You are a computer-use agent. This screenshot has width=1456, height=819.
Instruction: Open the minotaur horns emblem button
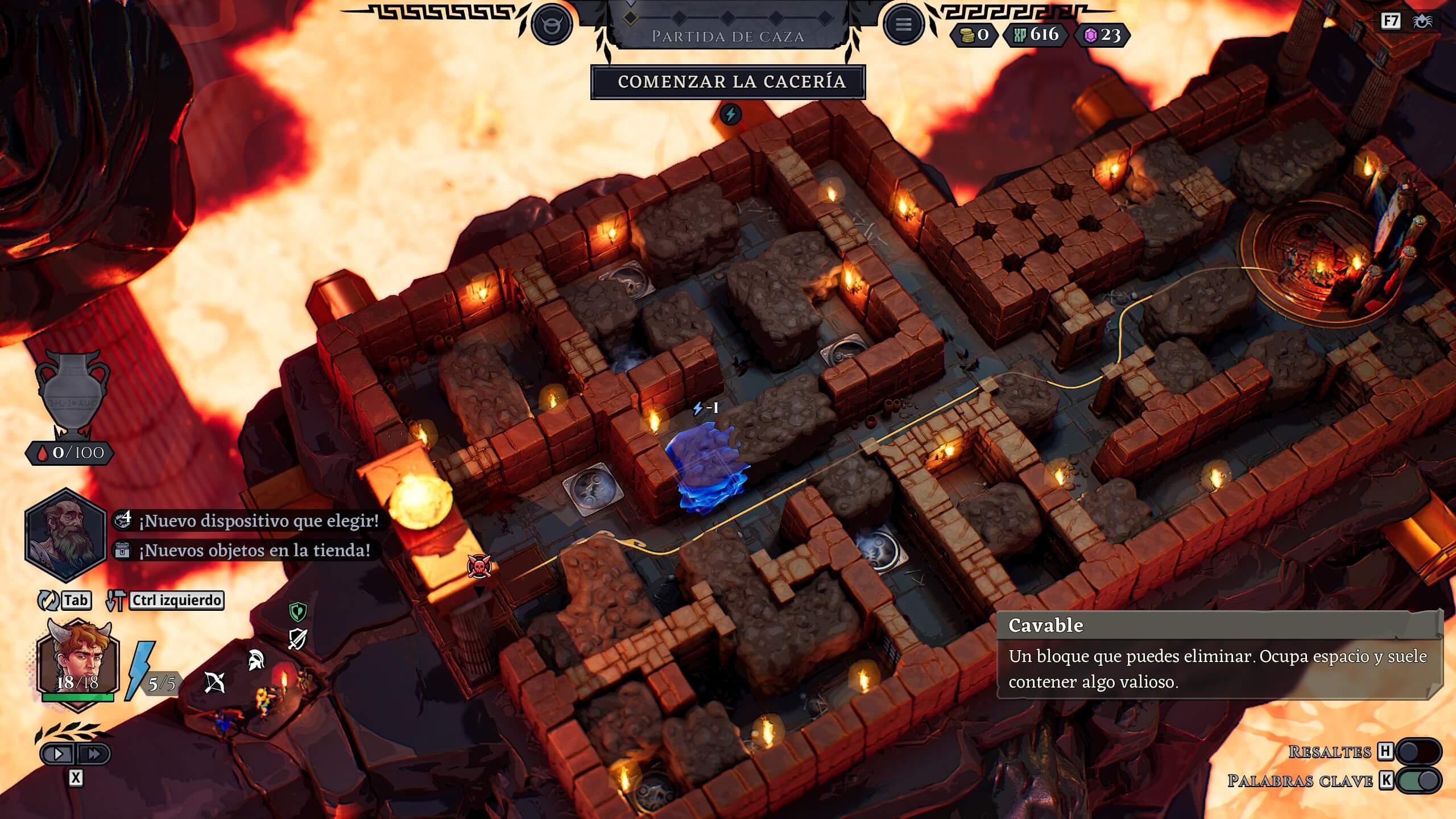click(x=551, y=24)
